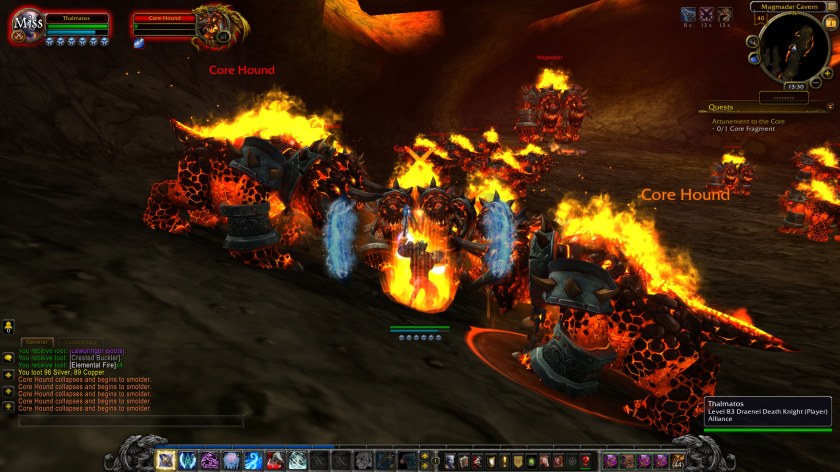Image resolution: width=840 pixels, height=472 pixels.
Task: Open the General chat tab
Action: 38,342
